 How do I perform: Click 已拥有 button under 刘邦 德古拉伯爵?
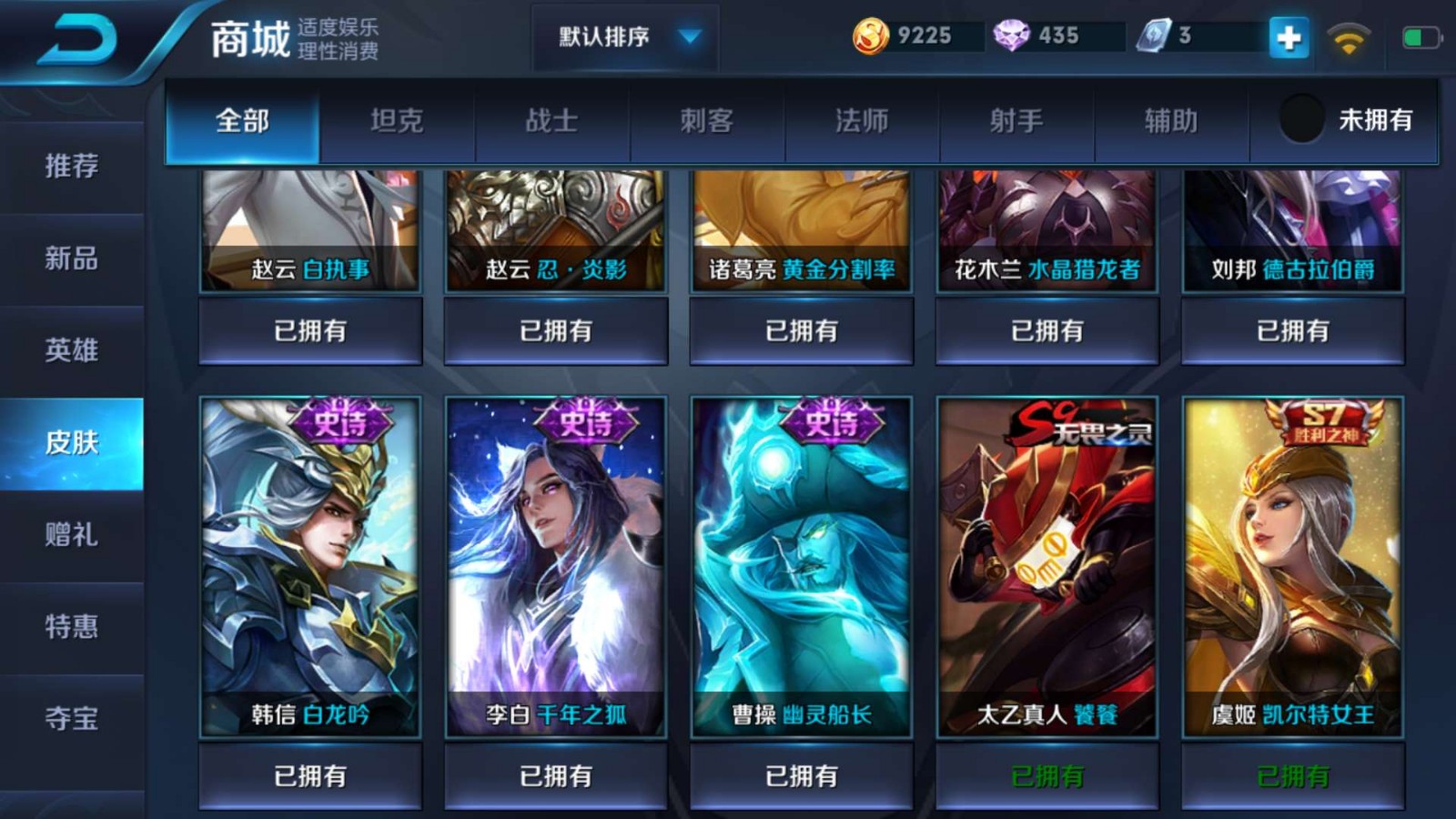coord(1292,331)
